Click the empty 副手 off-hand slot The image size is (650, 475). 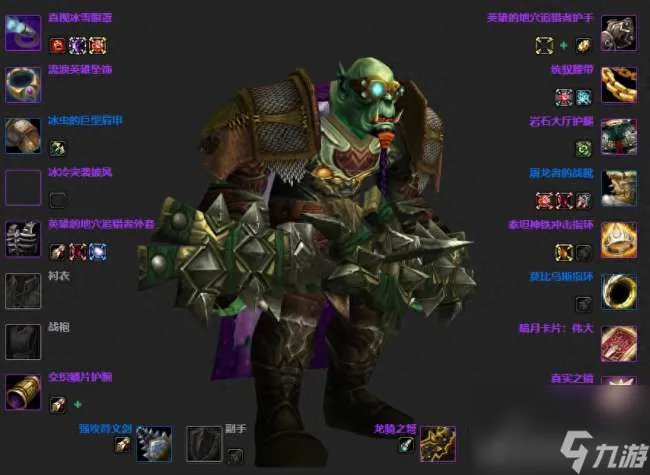click(x=204, y=444)
